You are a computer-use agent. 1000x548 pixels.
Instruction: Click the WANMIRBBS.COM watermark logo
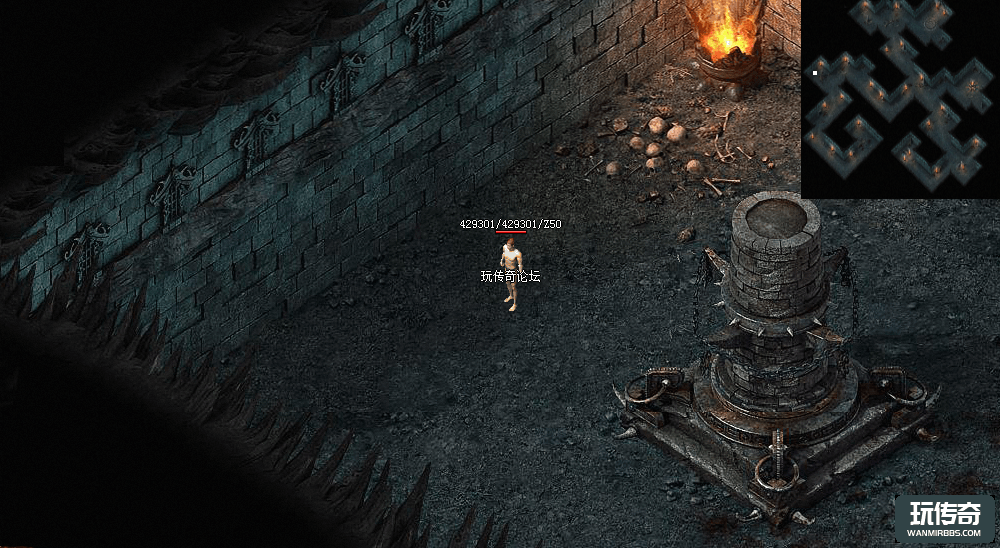tap(944, 518)
